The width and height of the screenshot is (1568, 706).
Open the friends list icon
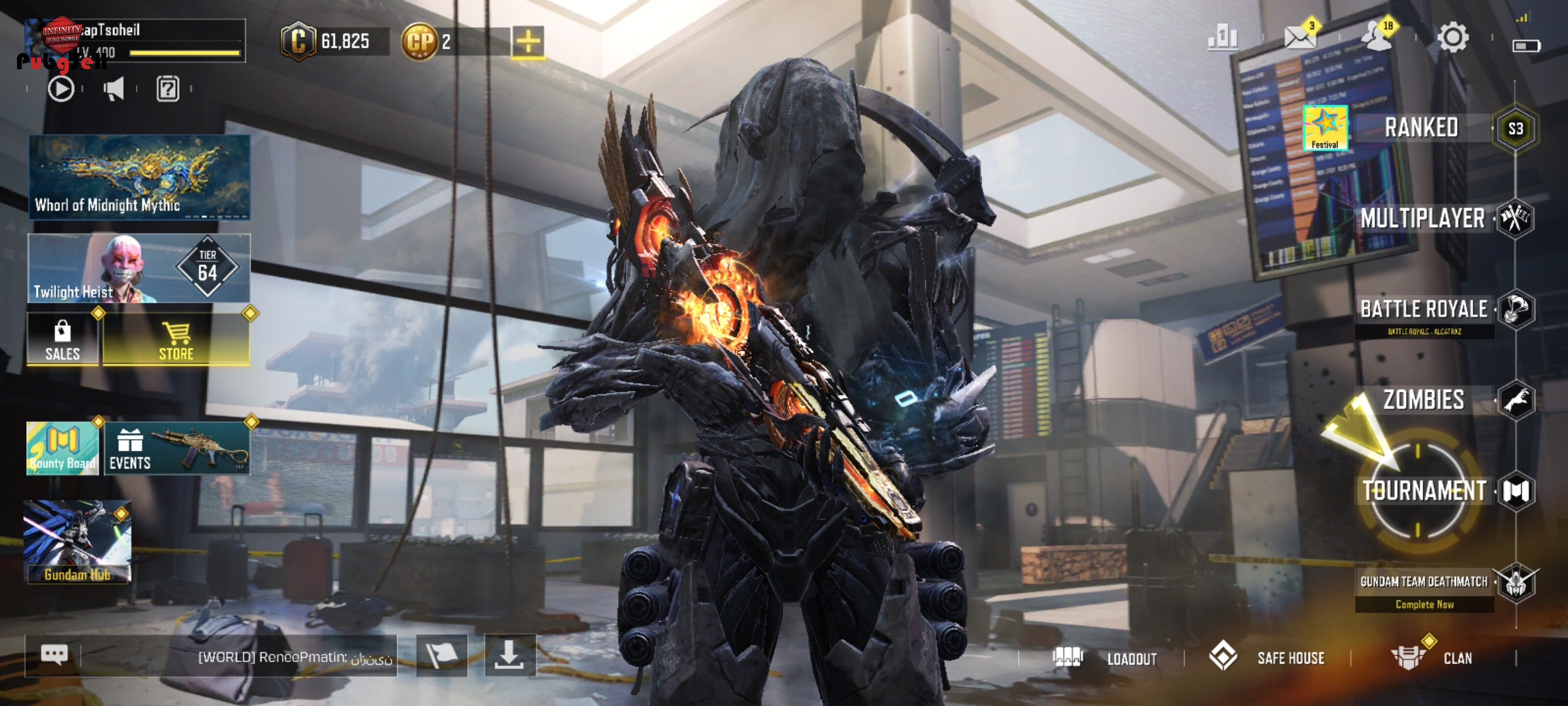coord(1377,38)
